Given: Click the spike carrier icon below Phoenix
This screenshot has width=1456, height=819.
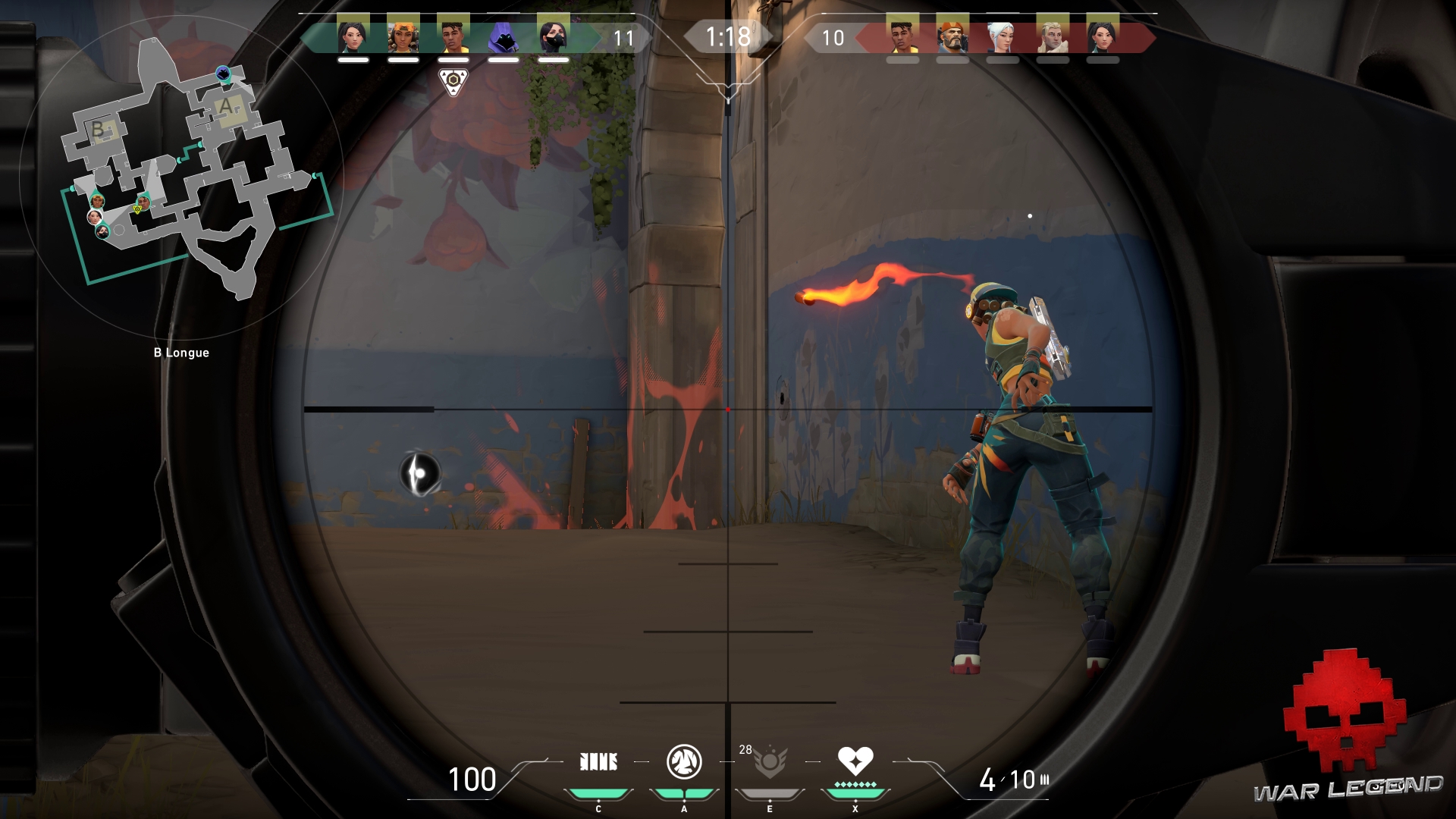Looking at the screenshot, I should pos(453,81).
